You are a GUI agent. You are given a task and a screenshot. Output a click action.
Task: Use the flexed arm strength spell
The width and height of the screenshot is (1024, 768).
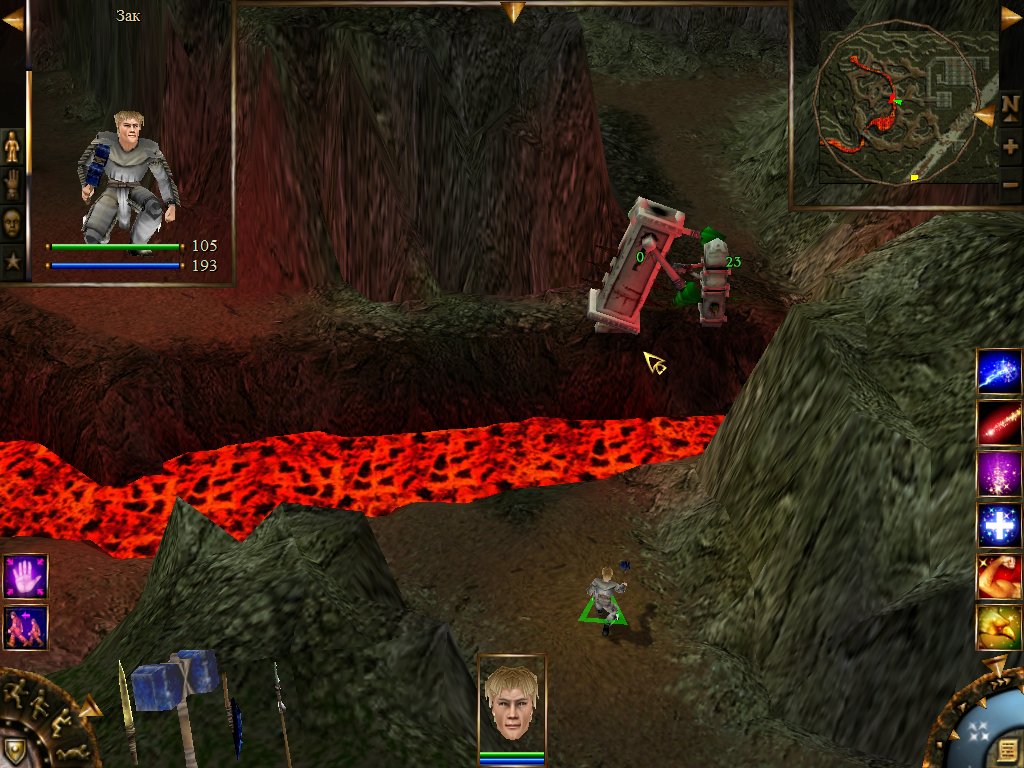999,577
